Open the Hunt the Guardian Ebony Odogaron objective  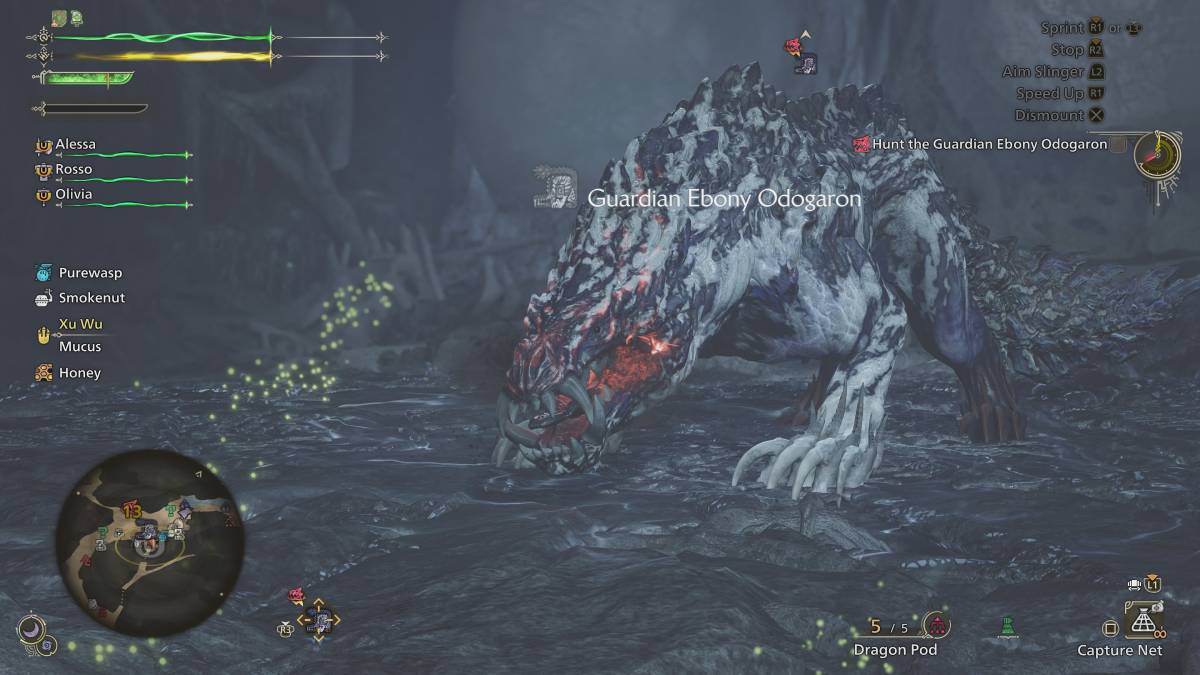(989, 144)
